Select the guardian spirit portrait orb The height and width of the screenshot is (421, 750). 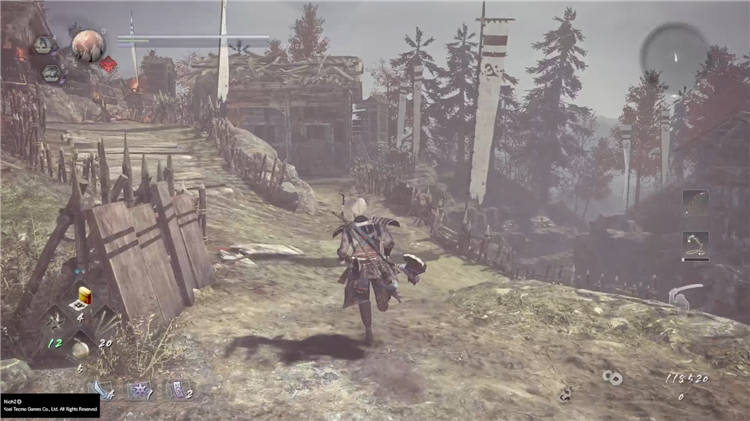(87, 45)
